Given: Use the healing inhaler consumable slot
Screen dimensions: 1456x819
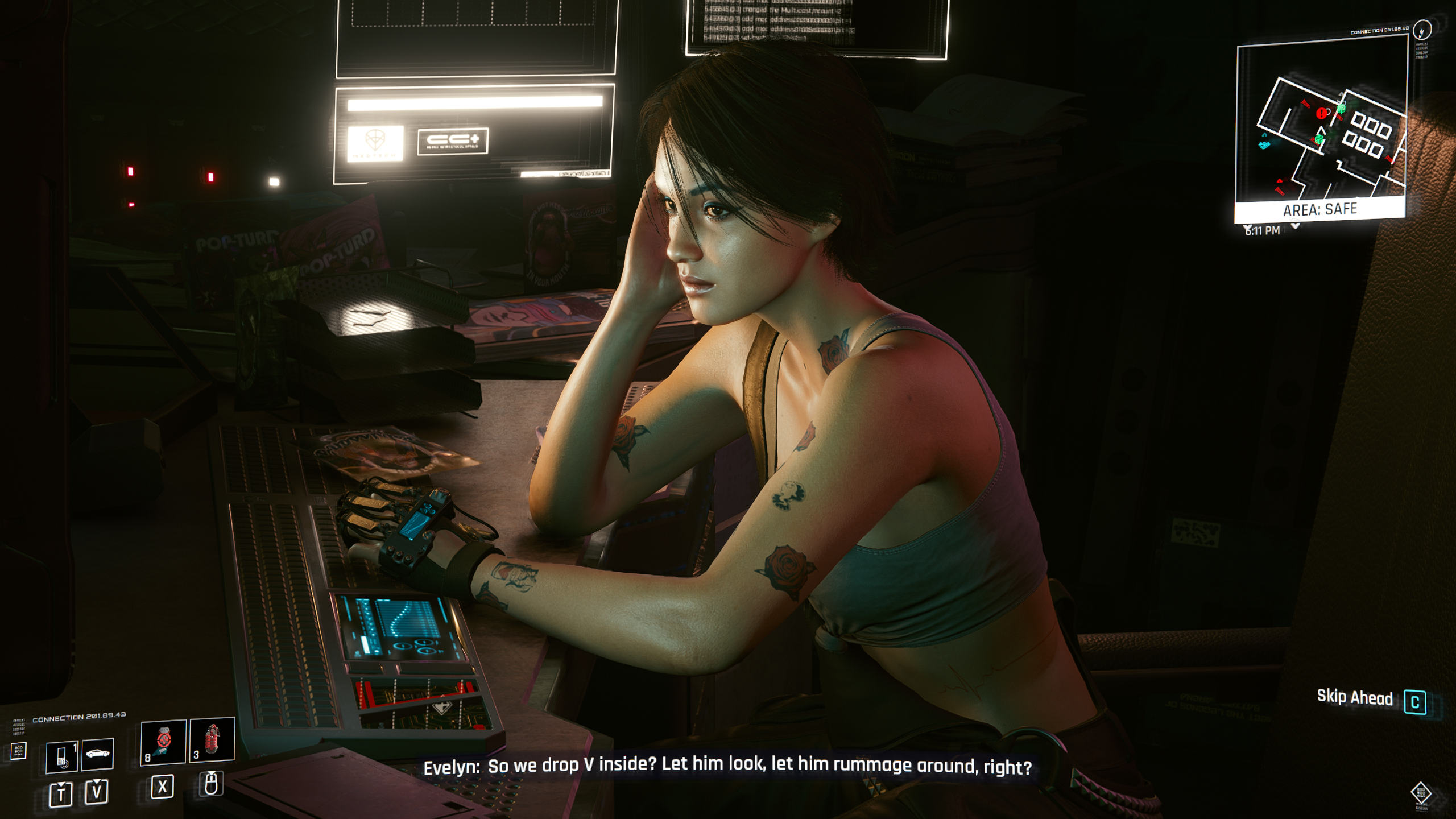Looking at the screenshot, I should point(163,741).
